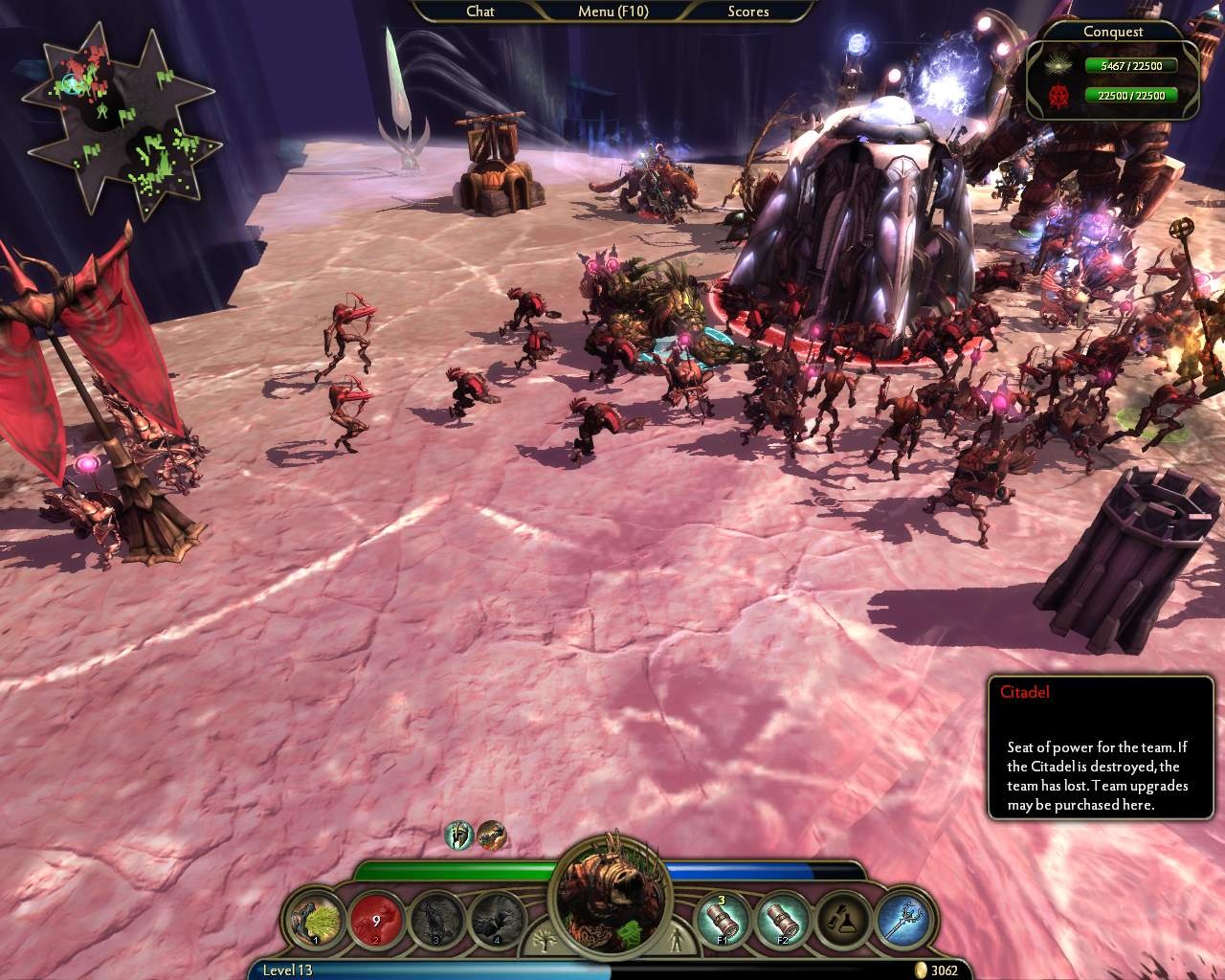Viewport: 1225px width, 980px height.
Task: Open Menu (F10)
Action: [612, 11]
